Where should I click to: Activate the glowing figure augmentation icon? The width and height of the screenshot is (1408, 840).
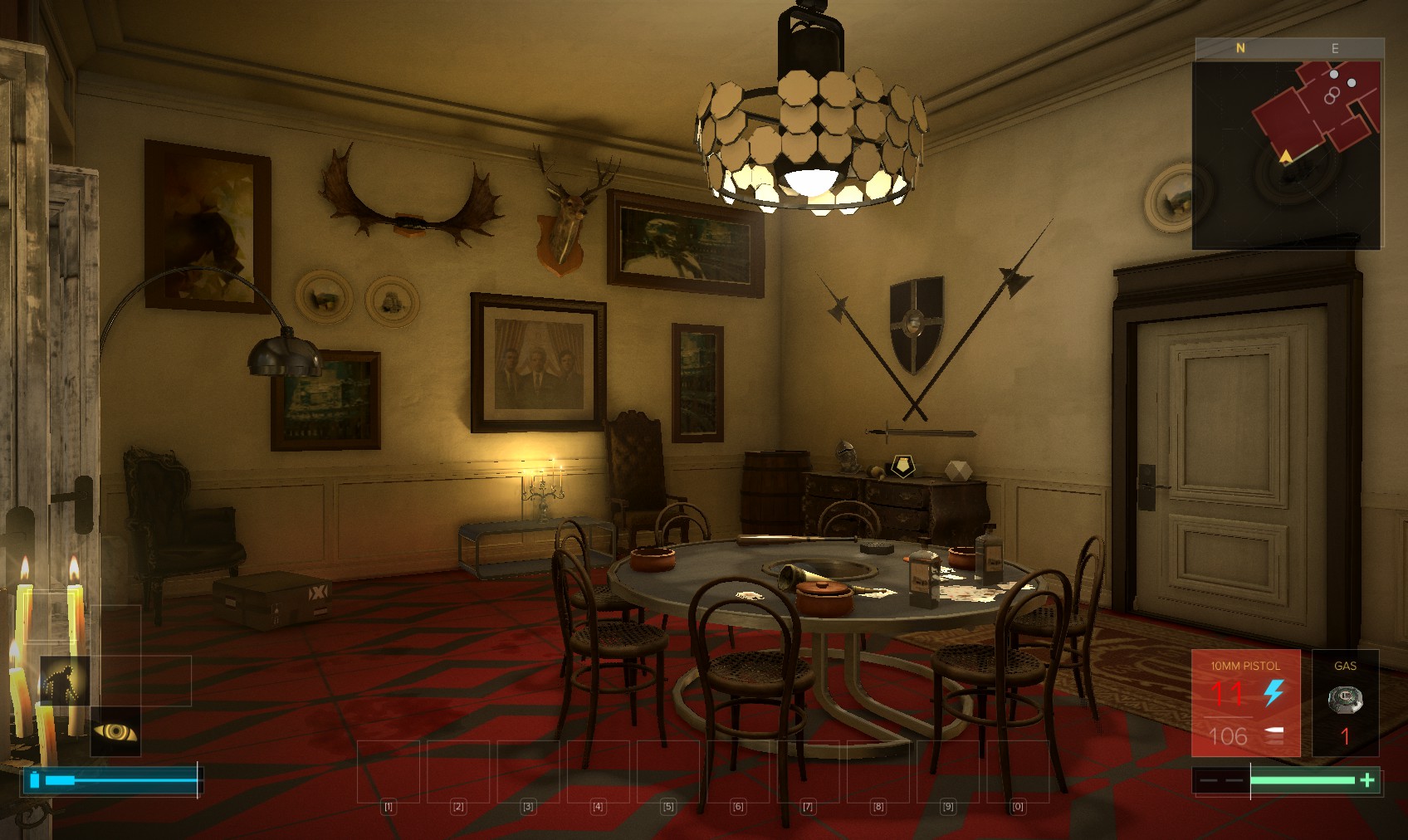(x=65, y=681)
